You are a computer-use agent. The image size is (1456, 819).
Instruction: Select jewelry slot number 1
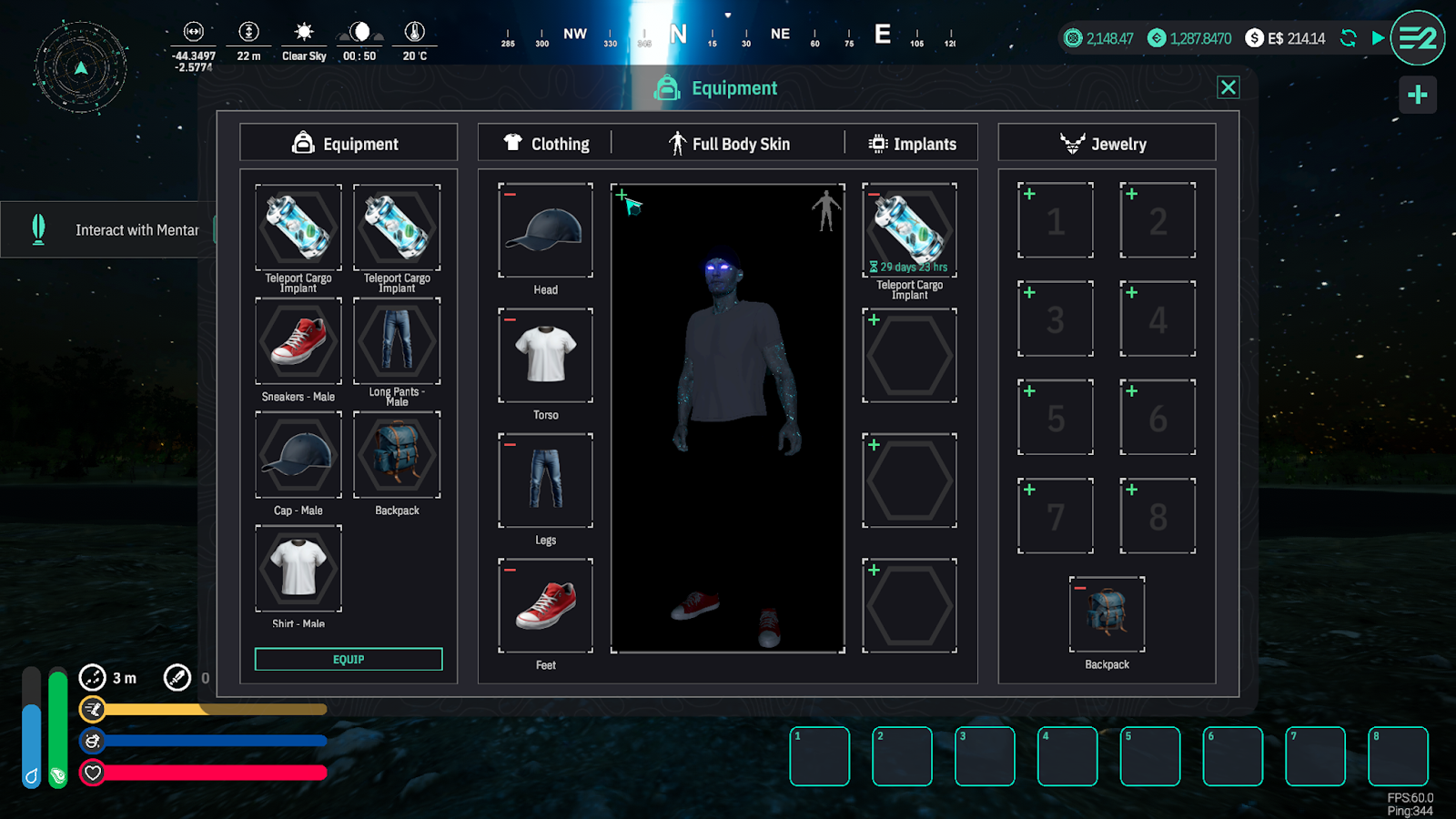tap(1056, 220)
